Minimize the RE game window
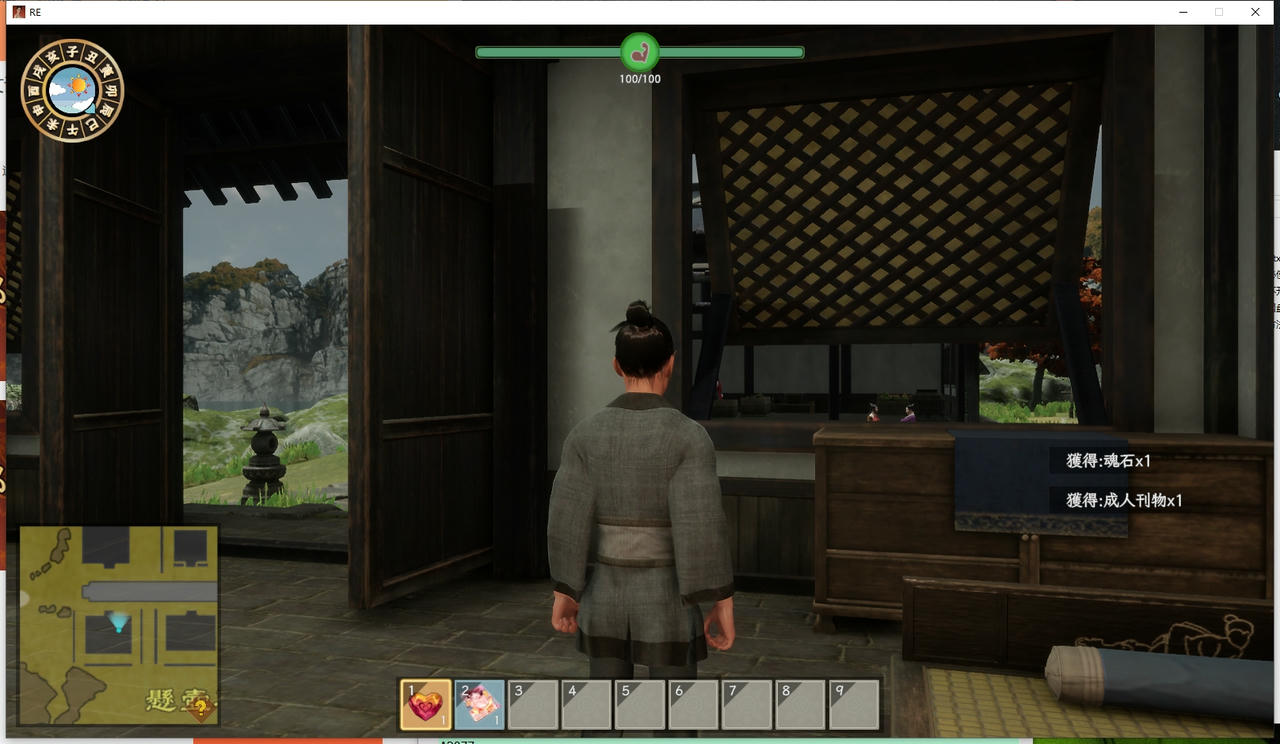 click(x=1183, y=12)
